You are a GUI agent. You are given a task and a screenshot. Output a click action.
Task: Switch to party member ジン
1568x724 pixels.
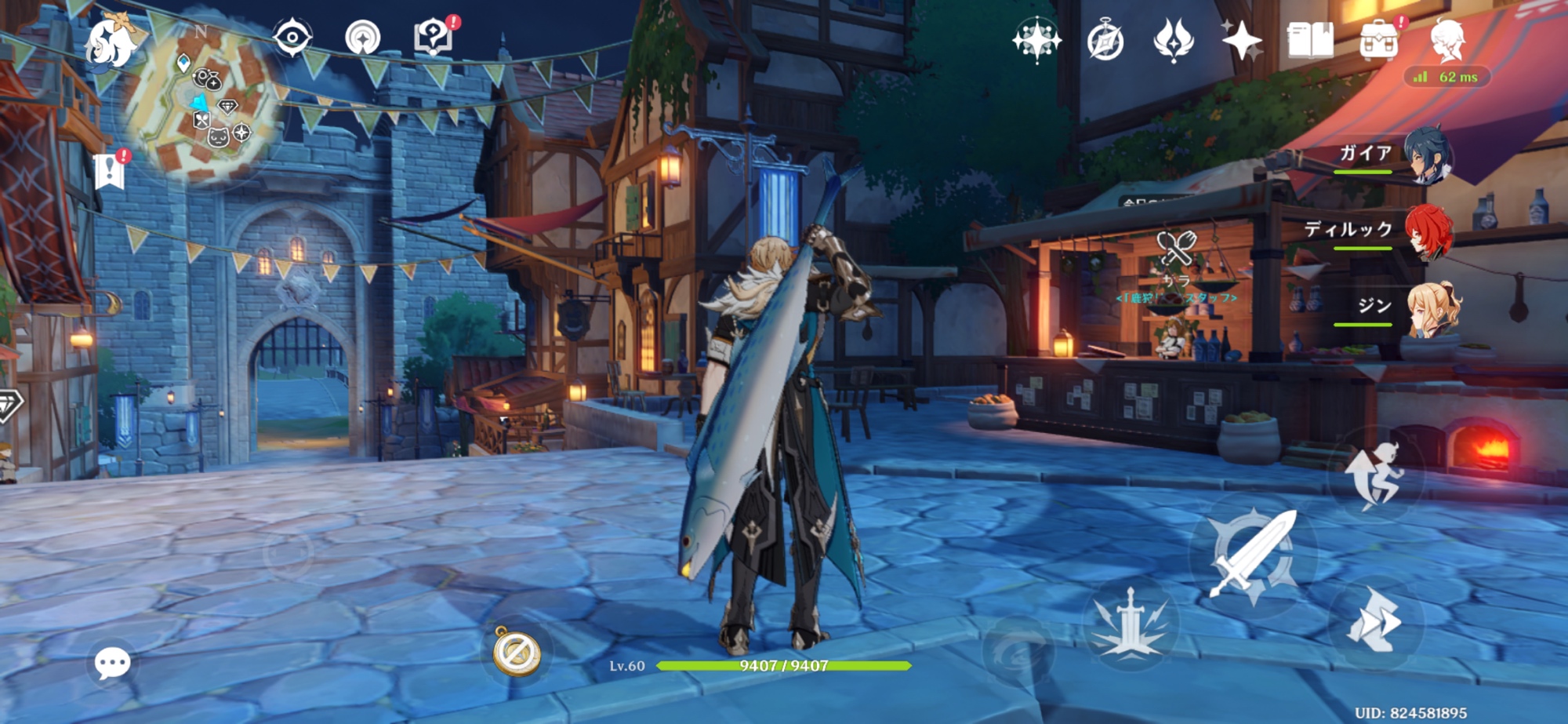[x=1432, y=308]
